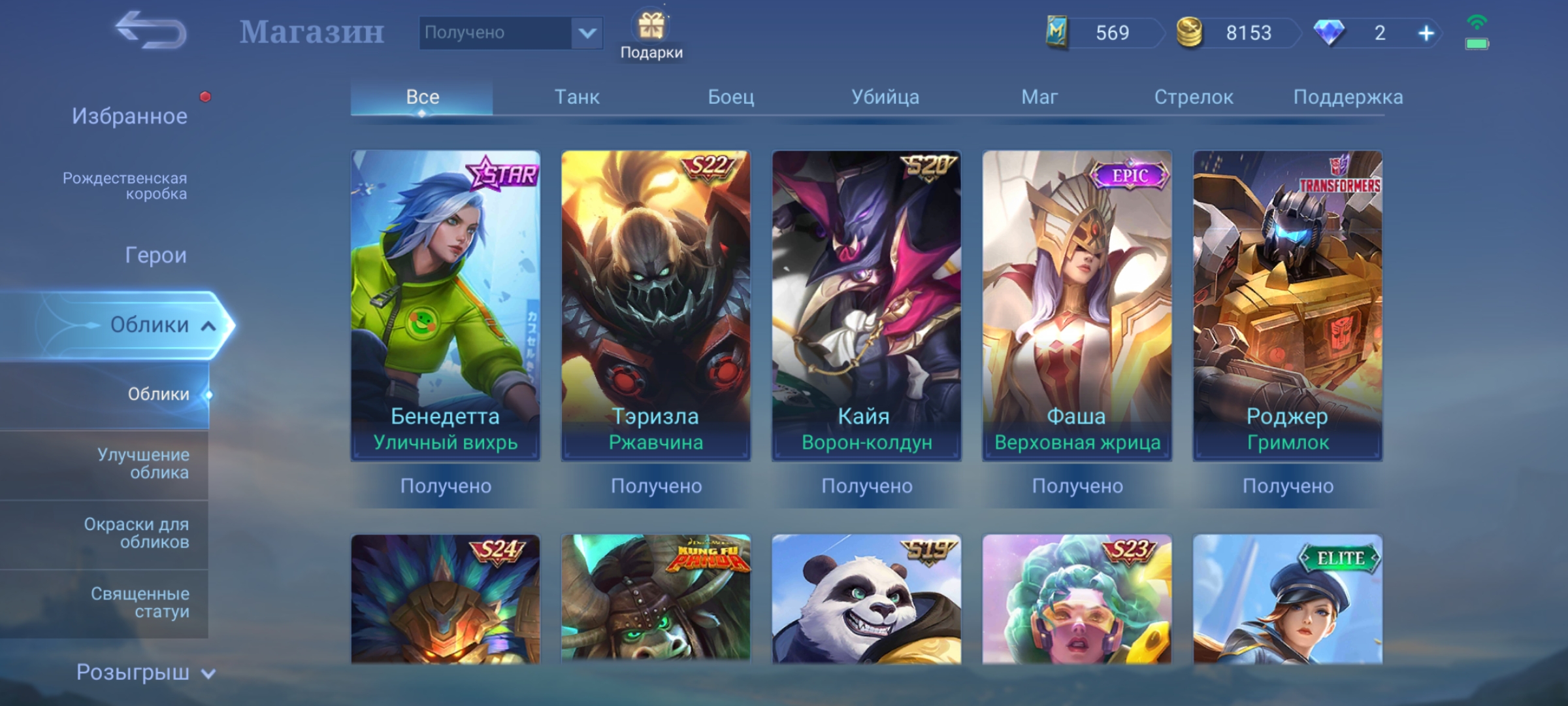Select the Убийца category tab
Viewport: 1568px width, 706px height.
885,97
